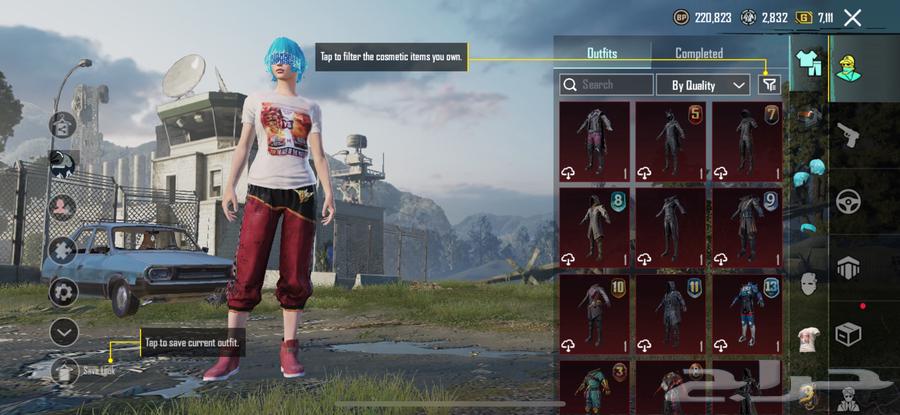Toggle the owned-items filter funnel icon
The height and width of the screenshot is (415, 900).
[768, 85]
